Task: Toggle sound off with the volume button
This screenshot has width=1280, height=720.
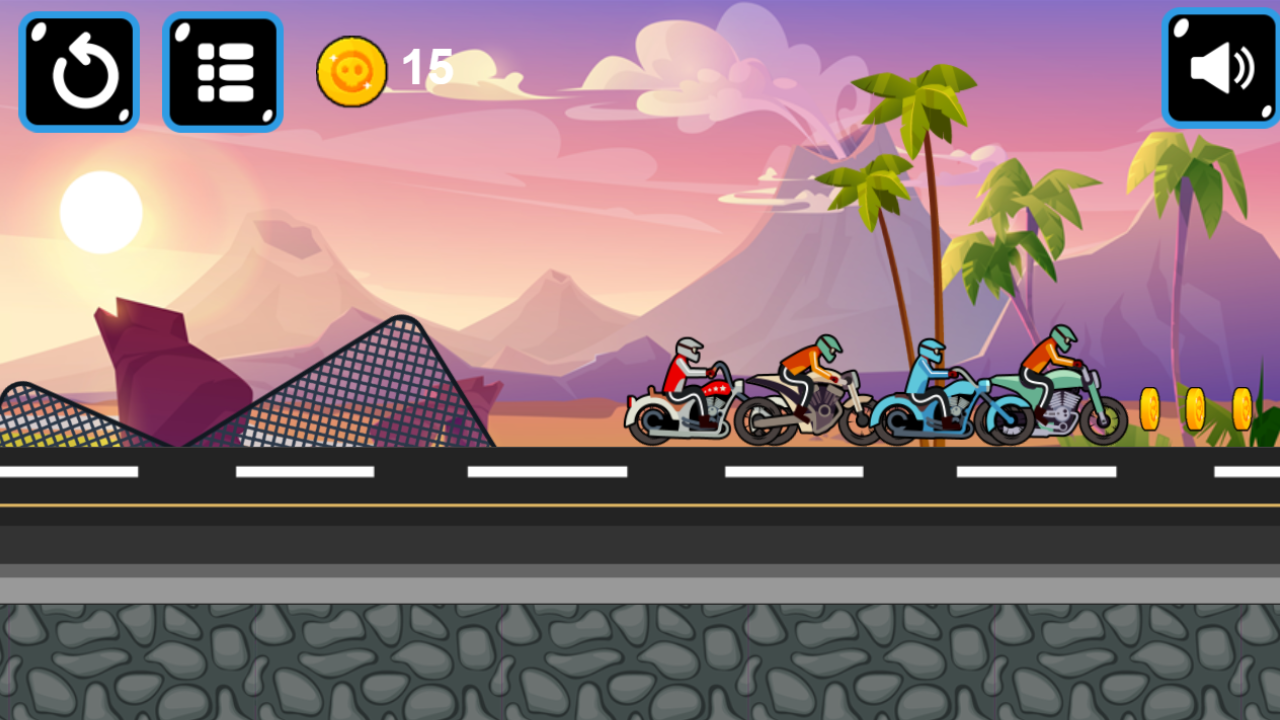Action: [x=1220, y=70]
